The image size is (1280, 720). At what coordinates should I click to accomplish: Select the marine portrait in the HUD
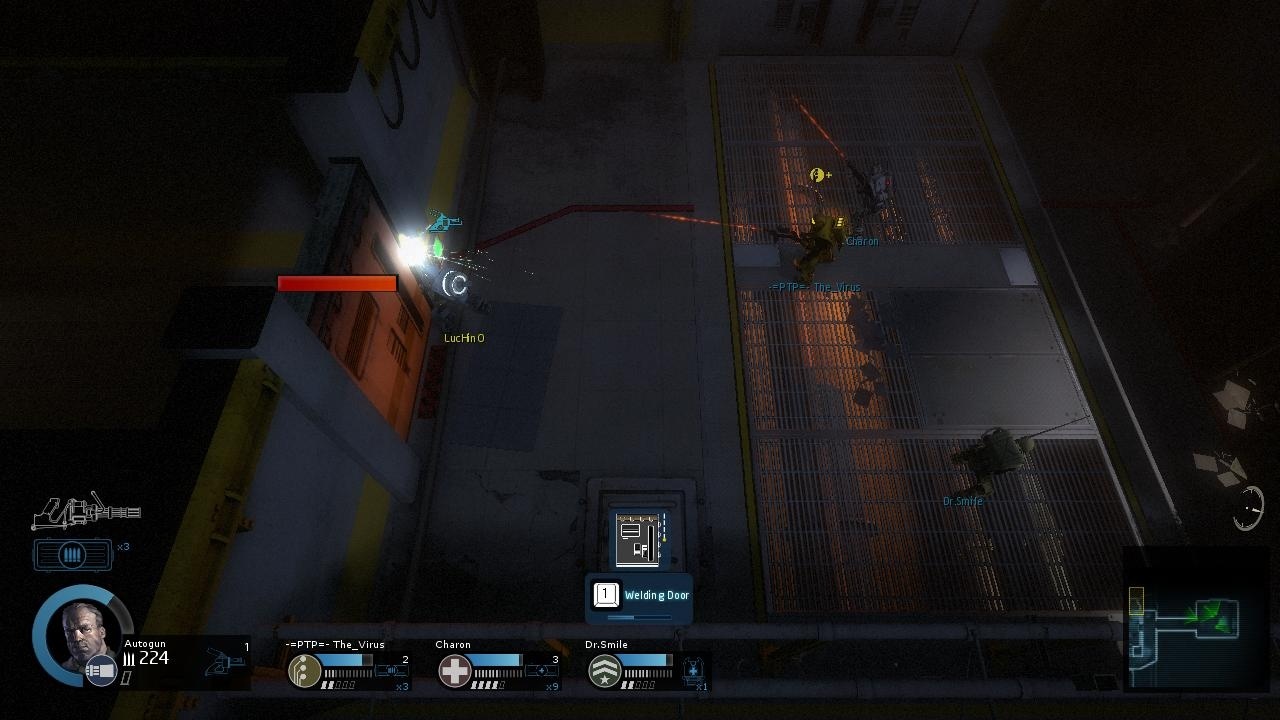click(x=82, y=637)
